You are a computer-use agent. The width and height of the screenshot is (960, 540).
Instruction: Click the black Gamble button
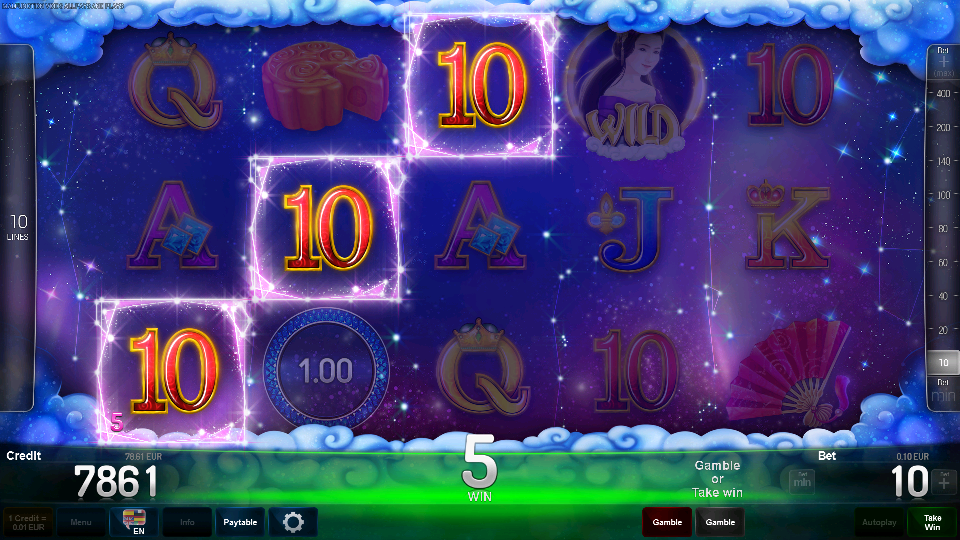tap(720, 522)
